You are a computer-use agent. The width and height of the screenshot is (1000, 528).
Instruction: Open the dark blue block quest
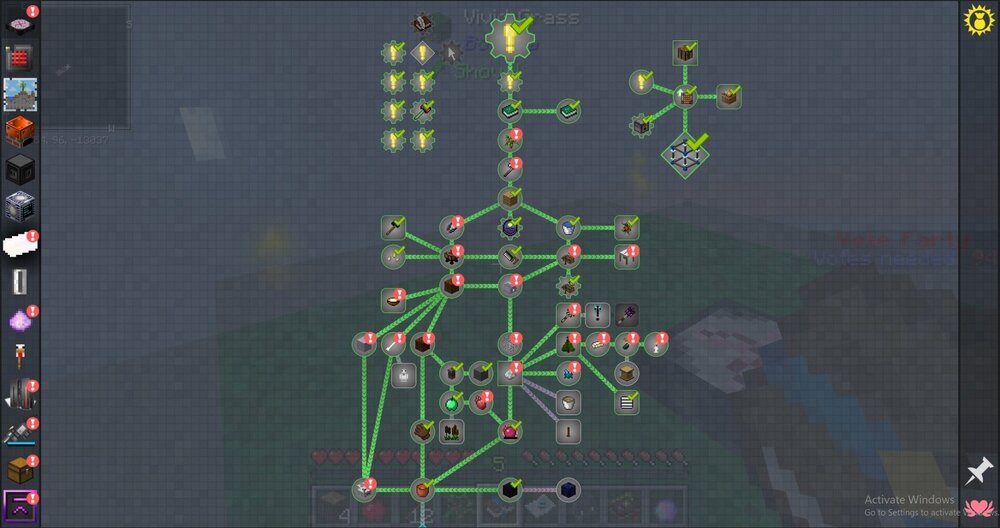(x=569, y=489)
